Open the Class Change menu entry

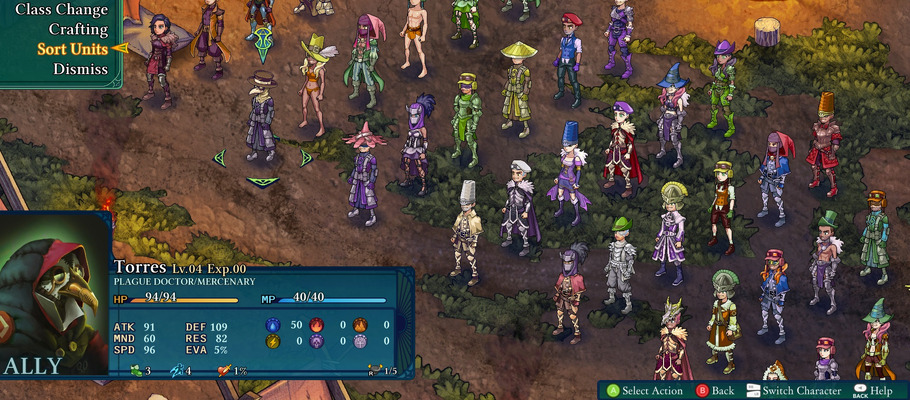tap(61, 9)
